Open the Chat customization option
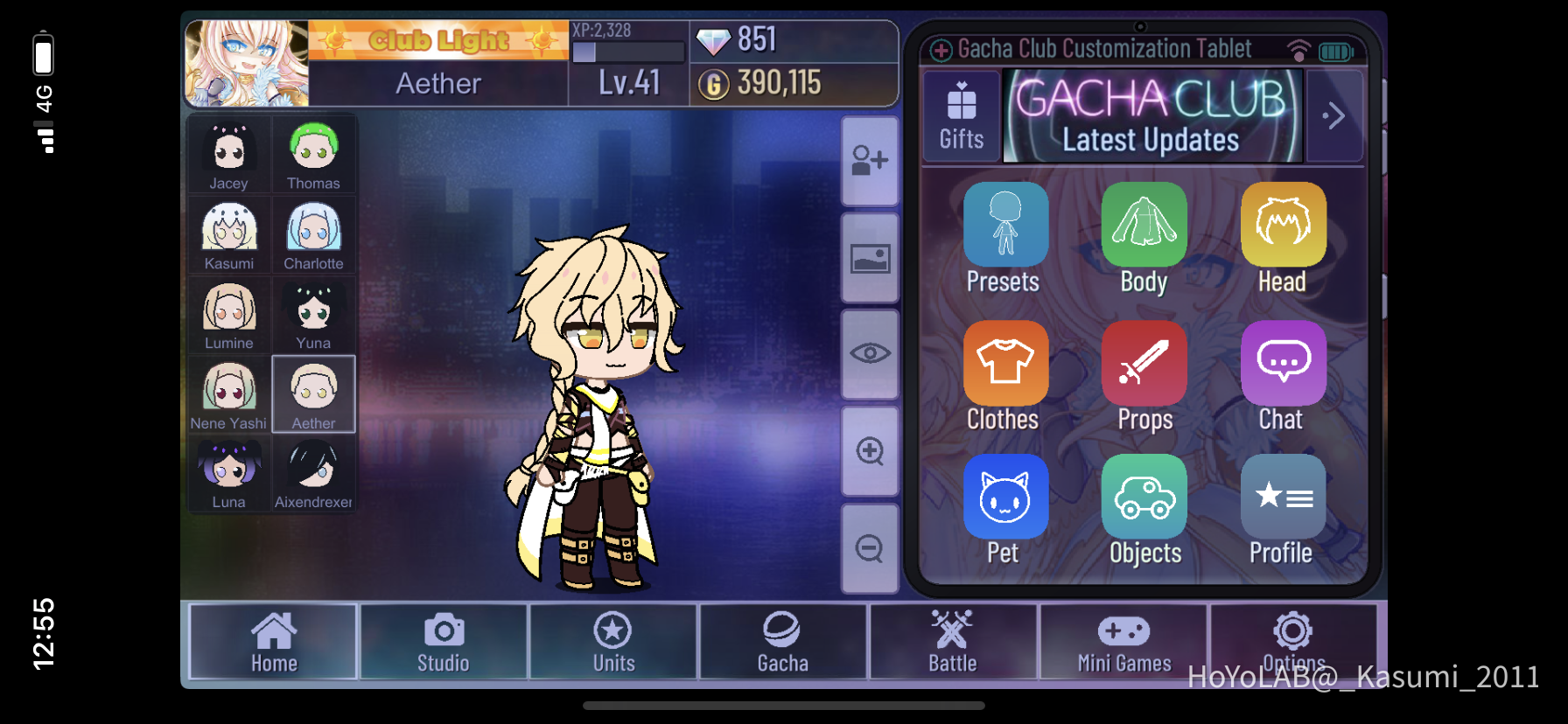This screenshot has height=724, width=1568. [1283, 362]
